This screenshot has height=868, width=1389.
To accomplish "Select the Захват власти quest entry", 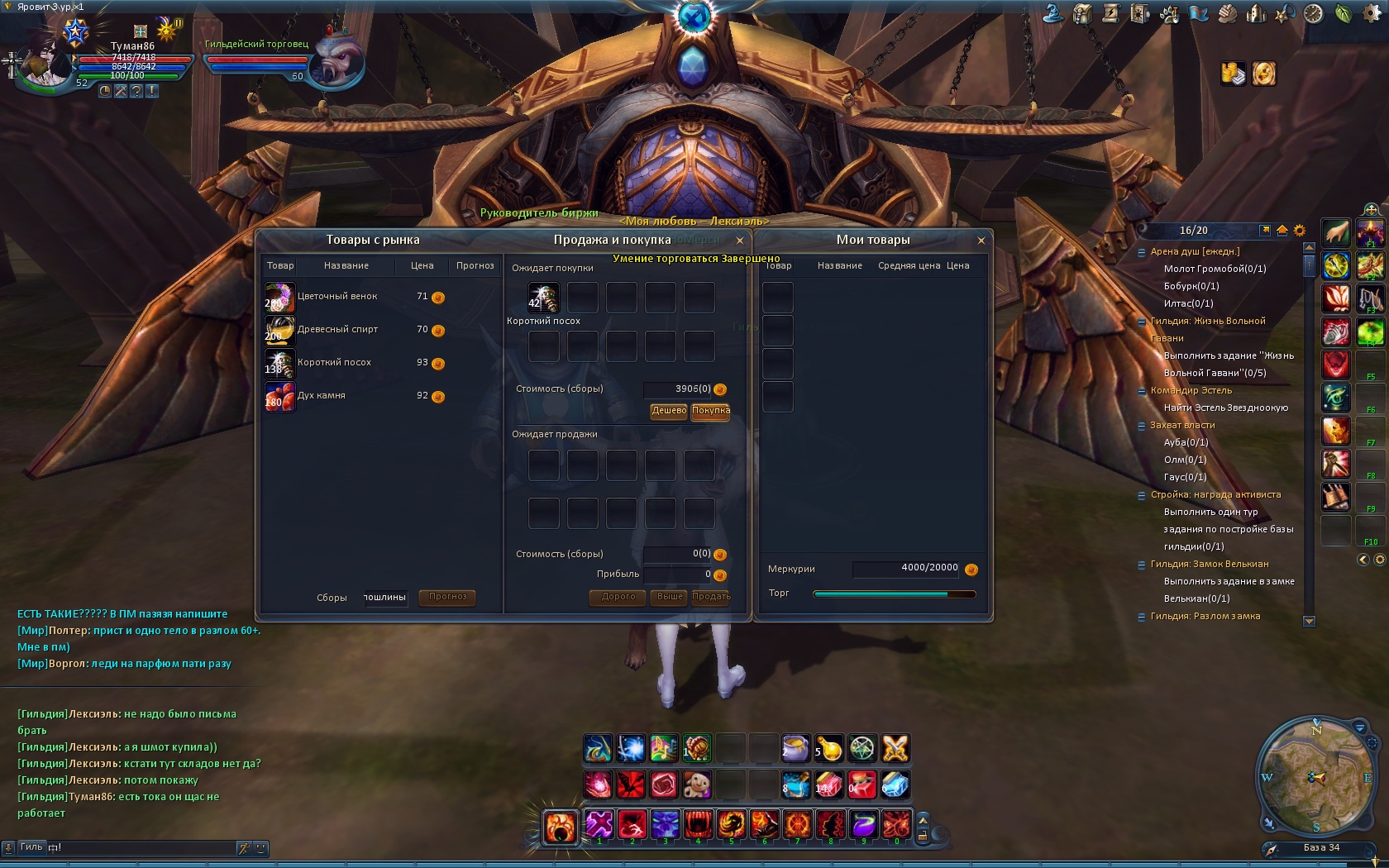I will coord(1182,426).
